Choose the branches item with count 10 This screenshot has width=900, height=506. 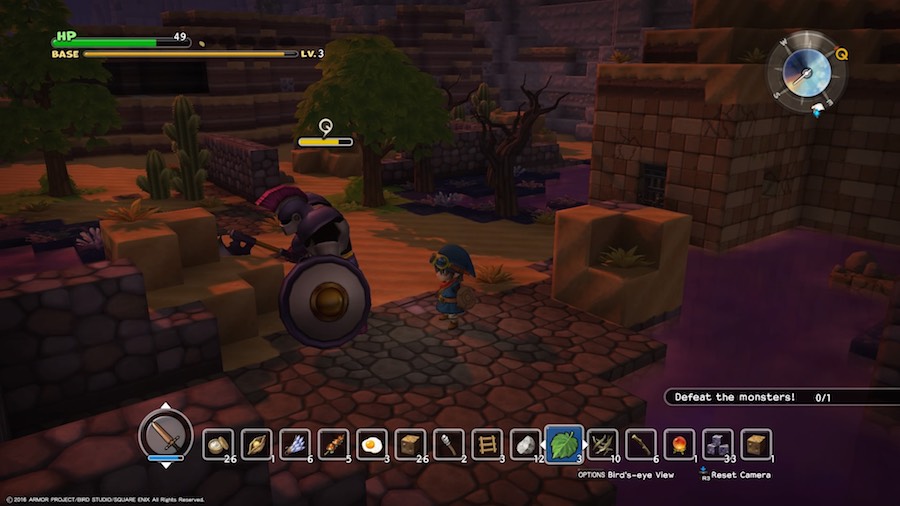pos(602,443)
